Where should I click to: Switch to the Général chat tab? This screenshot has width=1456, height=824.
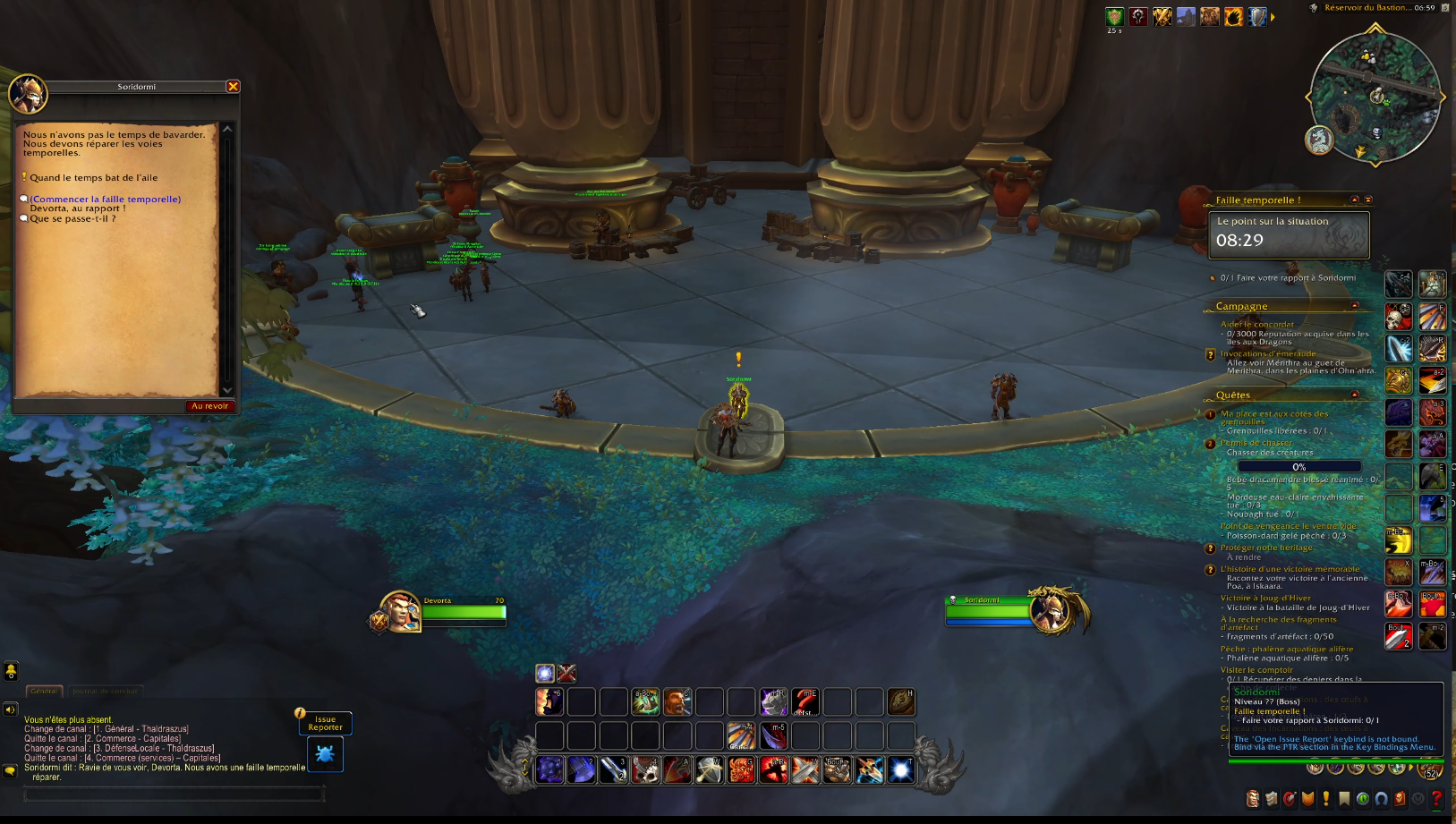[x=44, y=691]
